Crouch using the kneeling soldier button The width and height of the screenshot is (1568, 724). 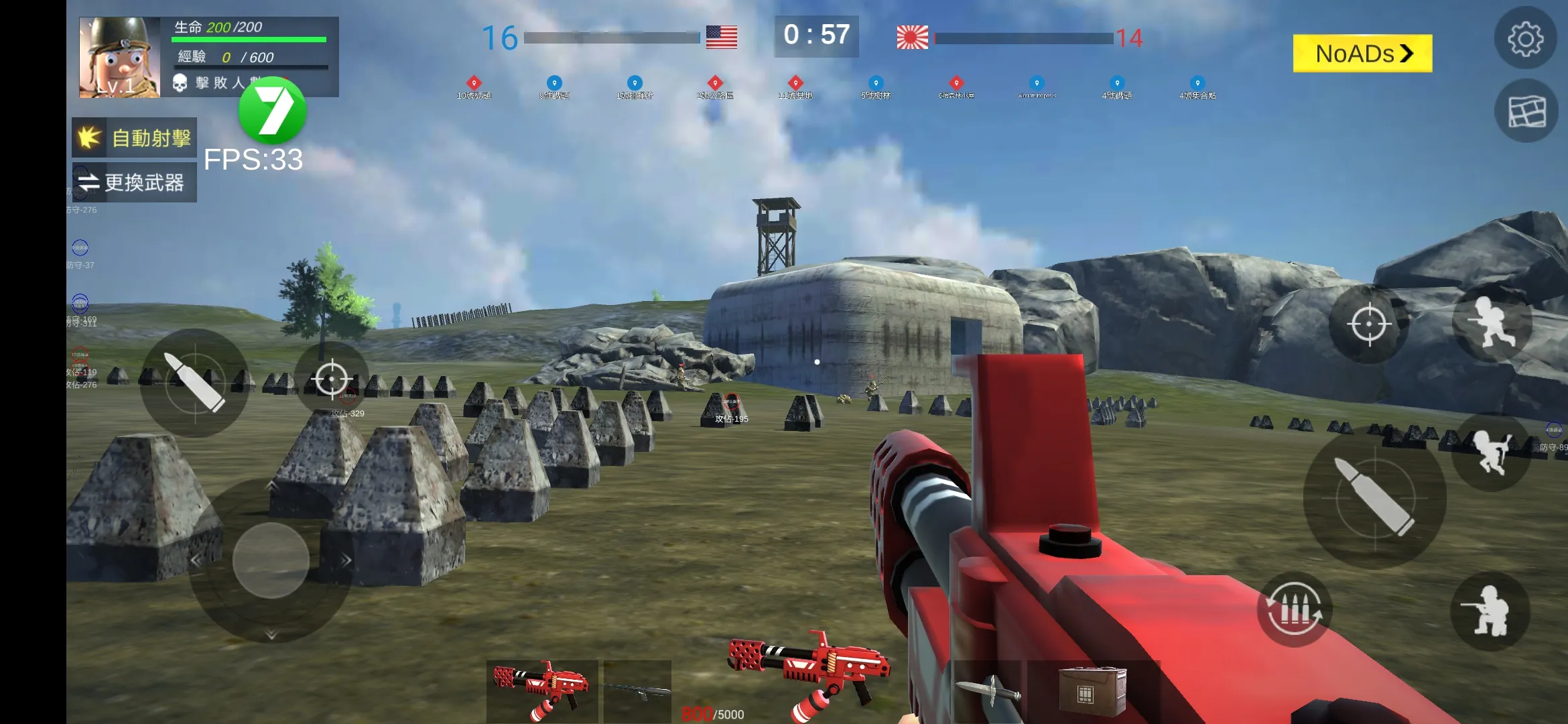[1490, 611]
